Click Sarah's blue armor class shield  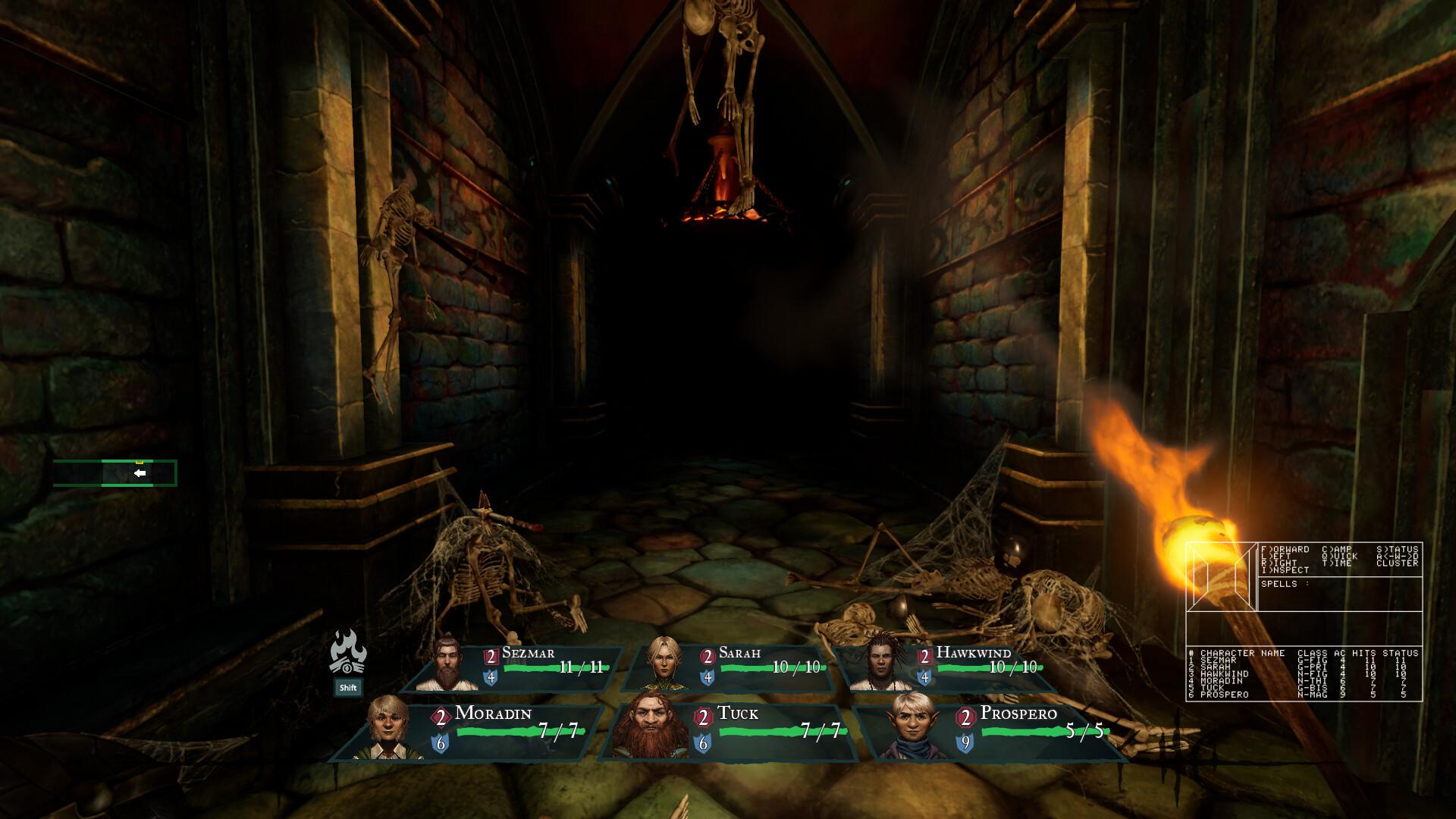(708, 677)
